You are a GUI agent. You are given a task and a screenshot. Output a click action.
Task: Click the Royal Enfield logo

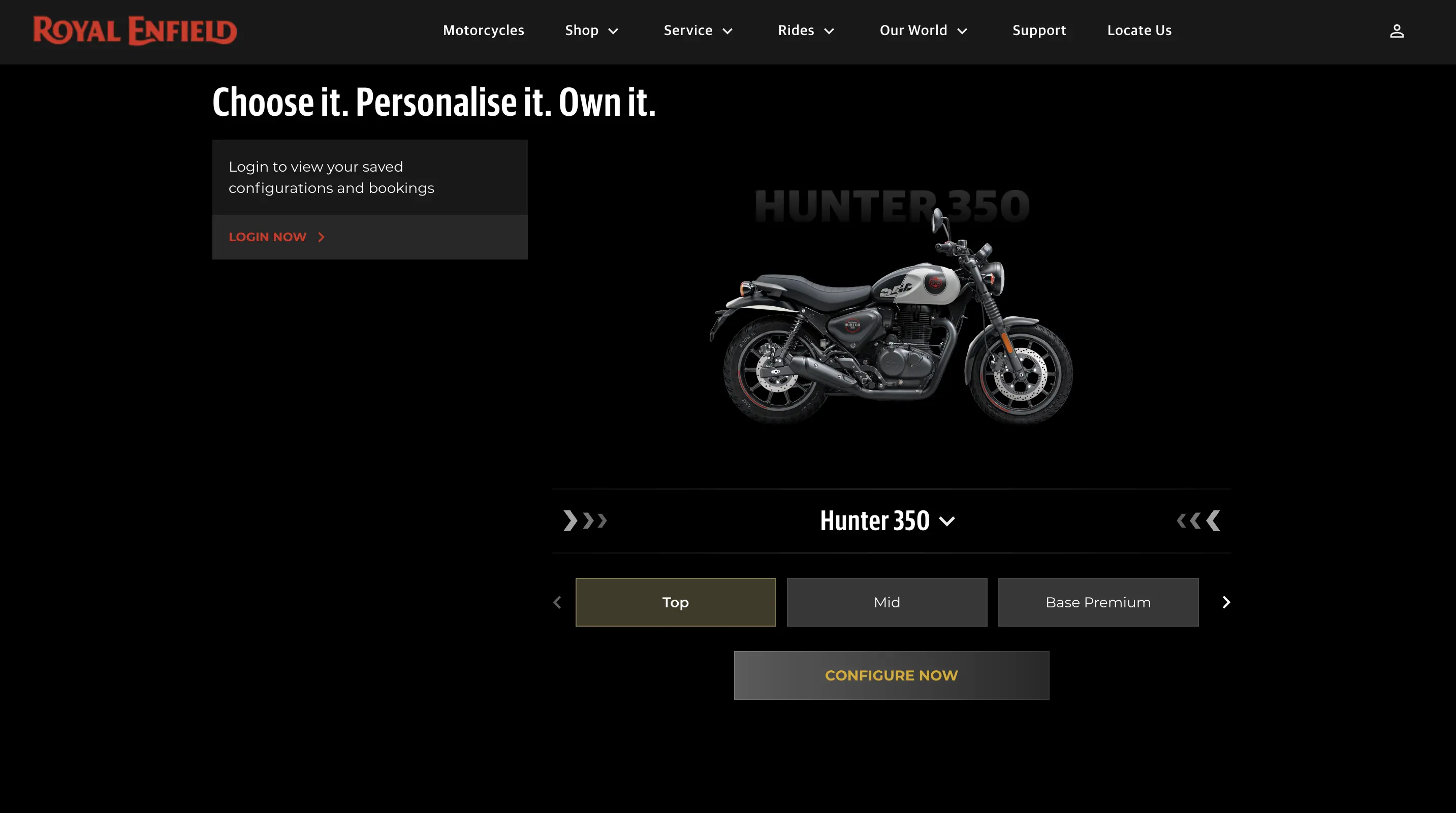(x=134, y=30)
